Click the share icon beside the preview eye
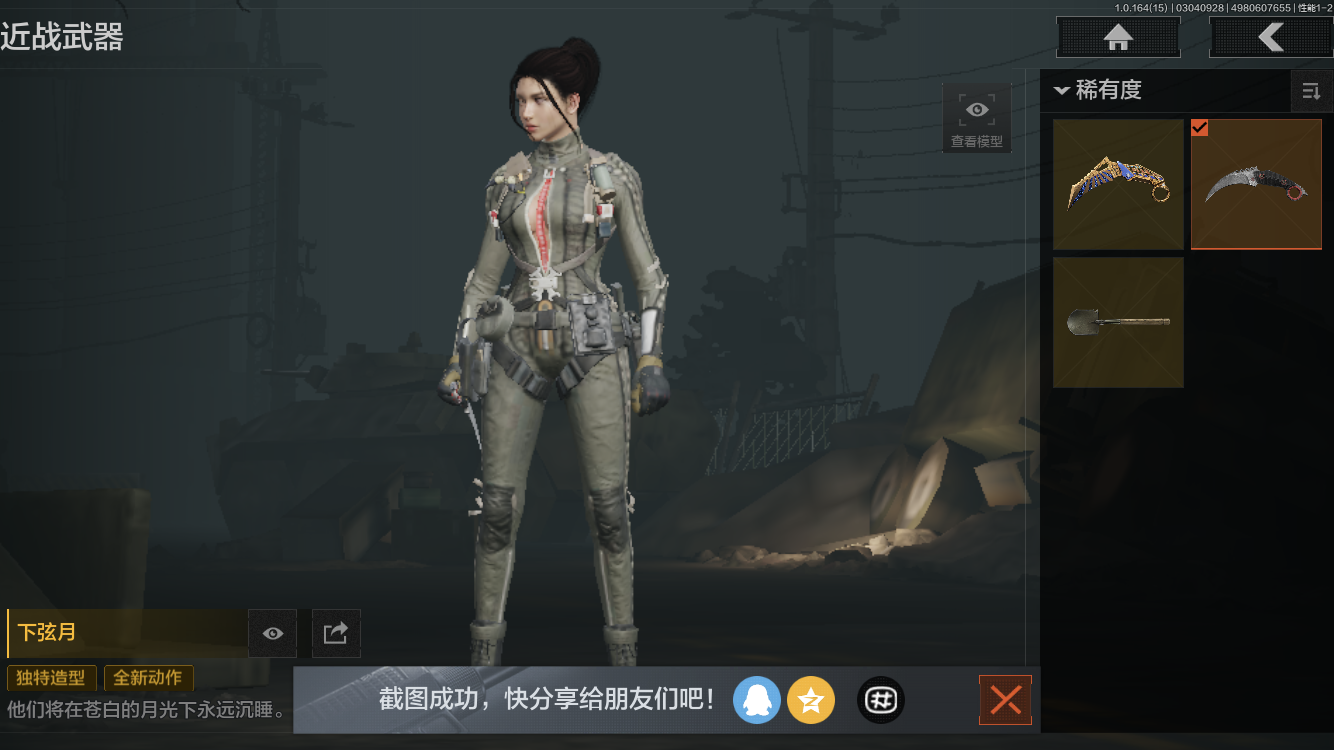 click(x=335, y=633)
